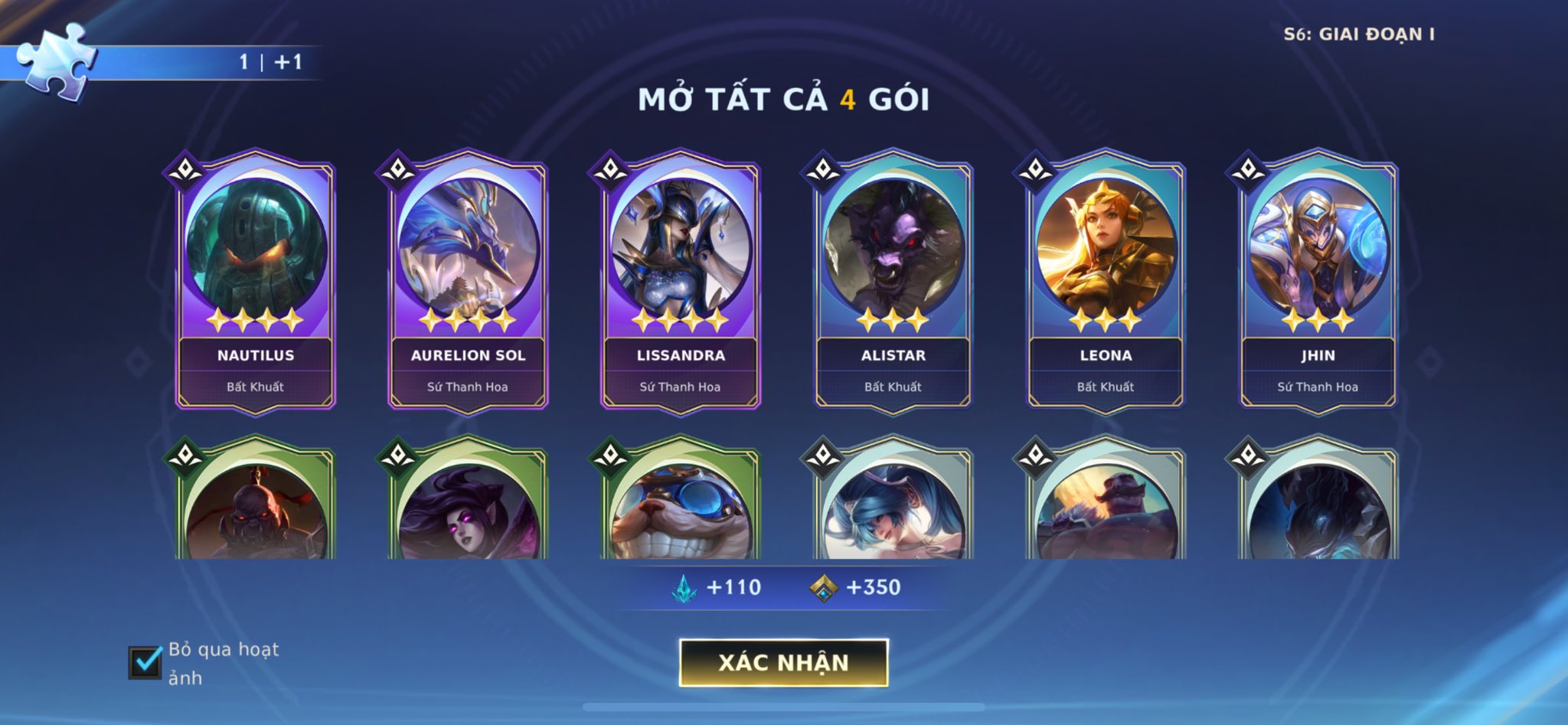Confirm with the Xác Nhận button

click(783, 662)
